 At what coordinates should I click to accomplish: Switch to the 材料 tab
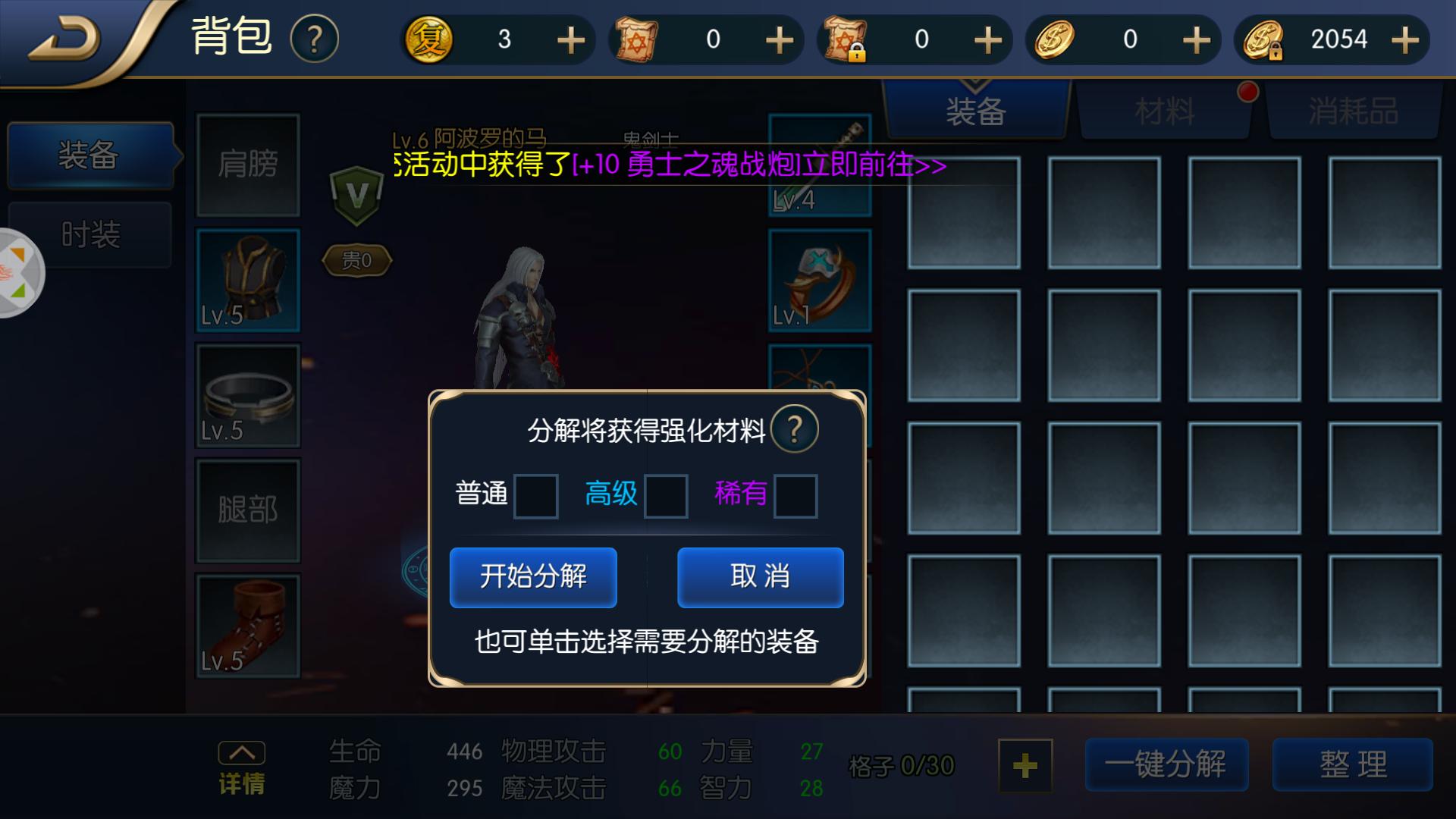point(1164,110)
